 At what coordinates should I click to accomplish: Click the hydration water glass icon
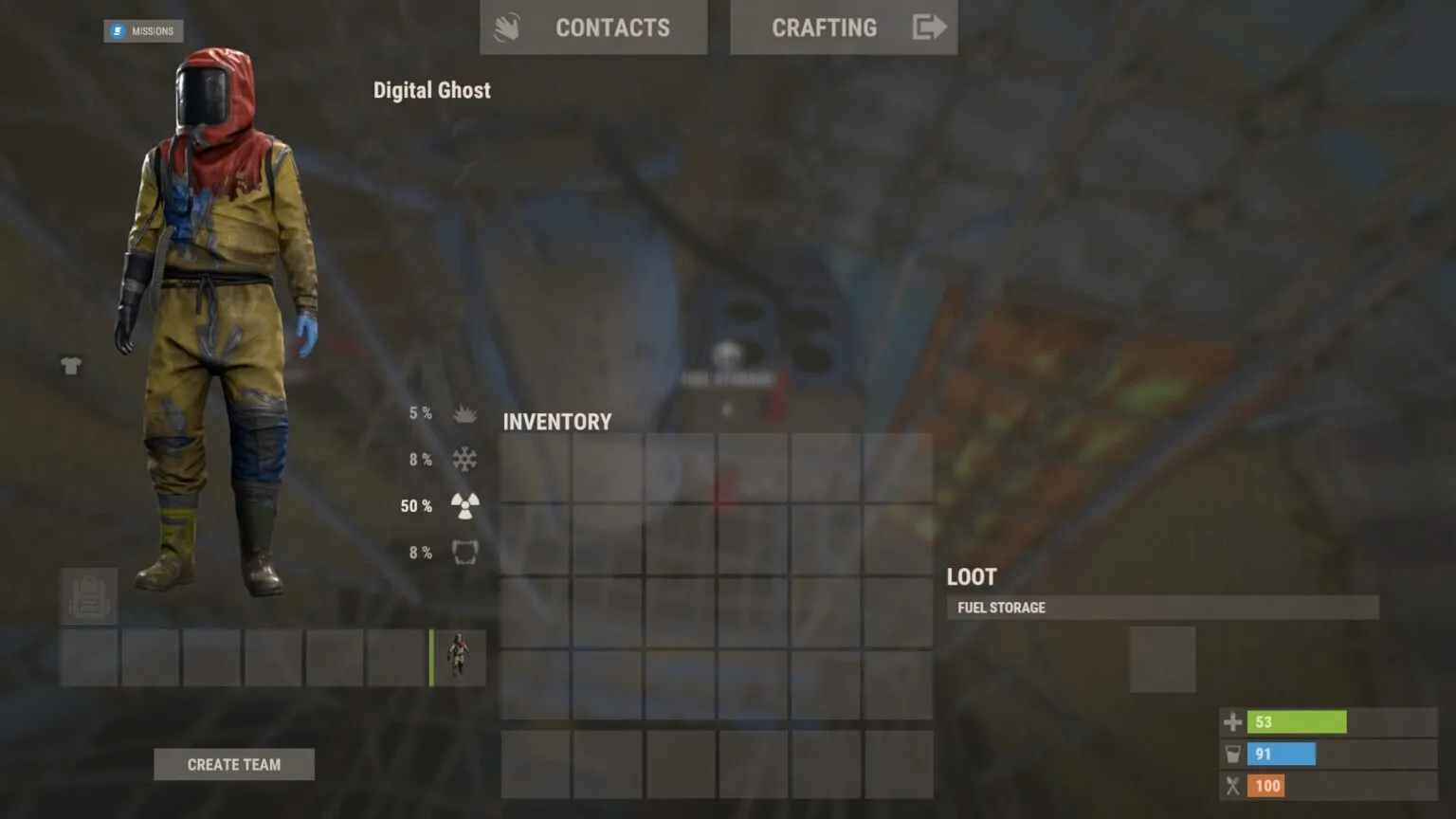pyautogui.click(x=1232, y=754)
